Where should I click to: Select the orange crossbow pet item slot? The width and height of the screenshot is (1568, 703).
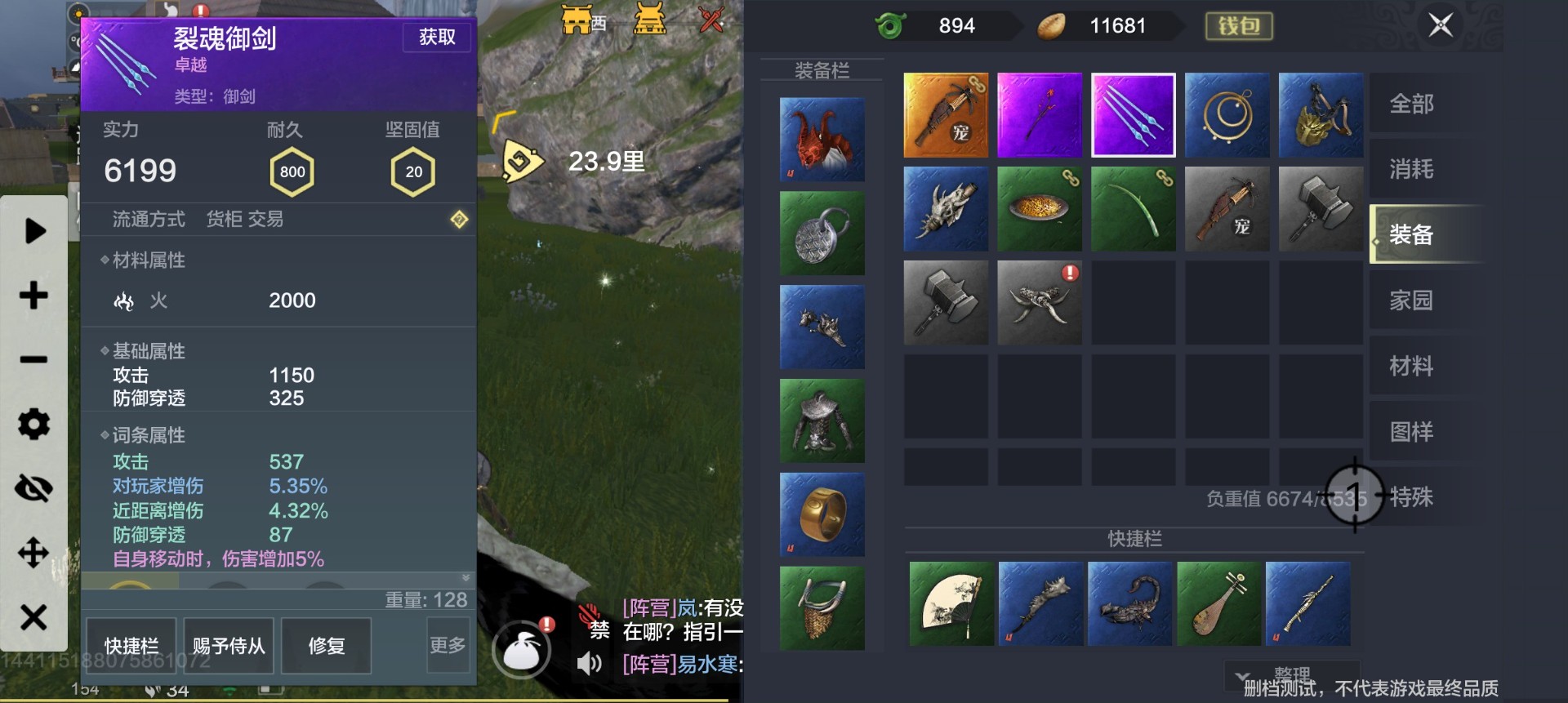tap(946, 115)
